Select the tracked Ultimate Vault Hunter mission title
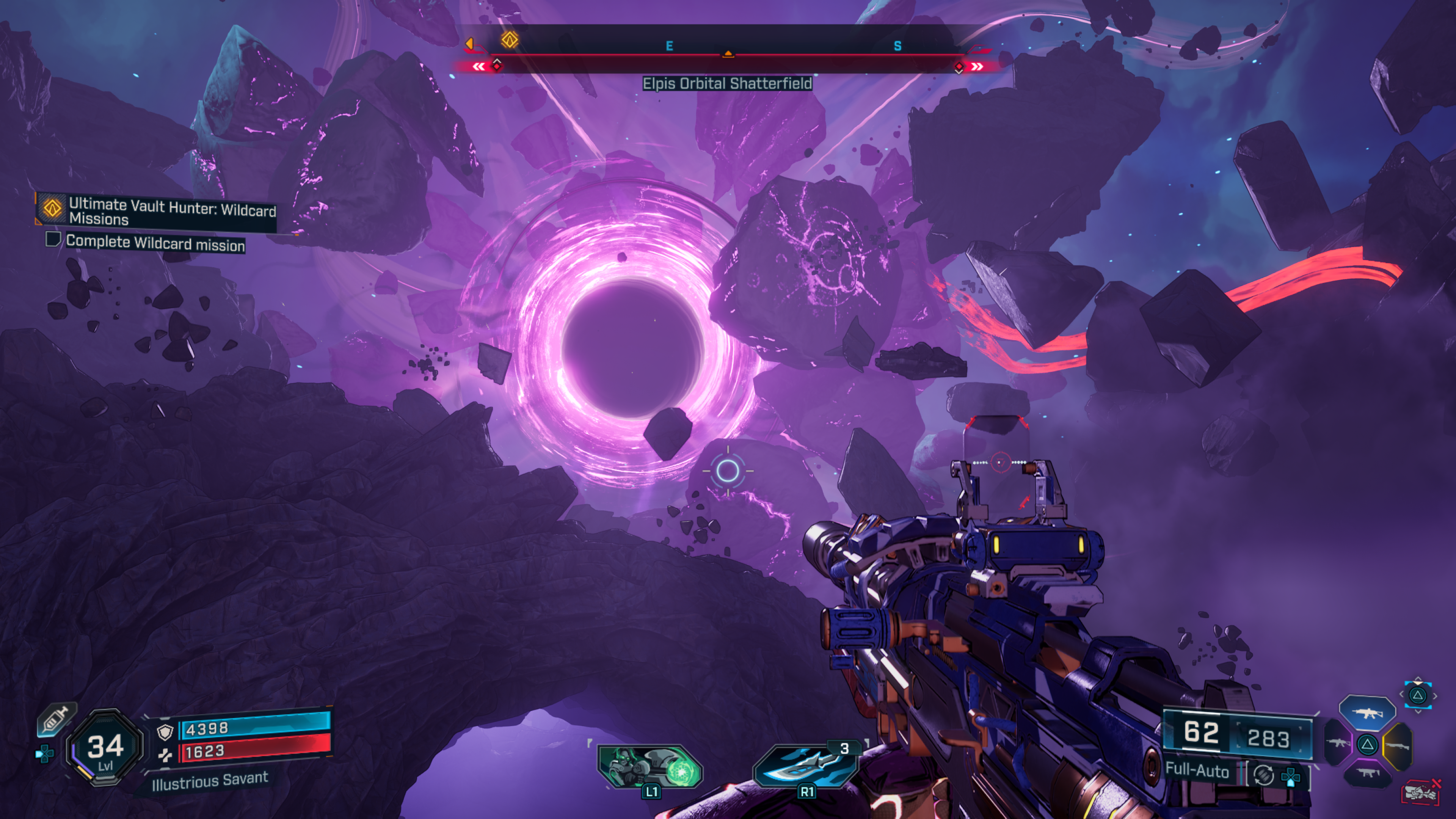This screenshot has width=1456, height=819. coord(172,212)
